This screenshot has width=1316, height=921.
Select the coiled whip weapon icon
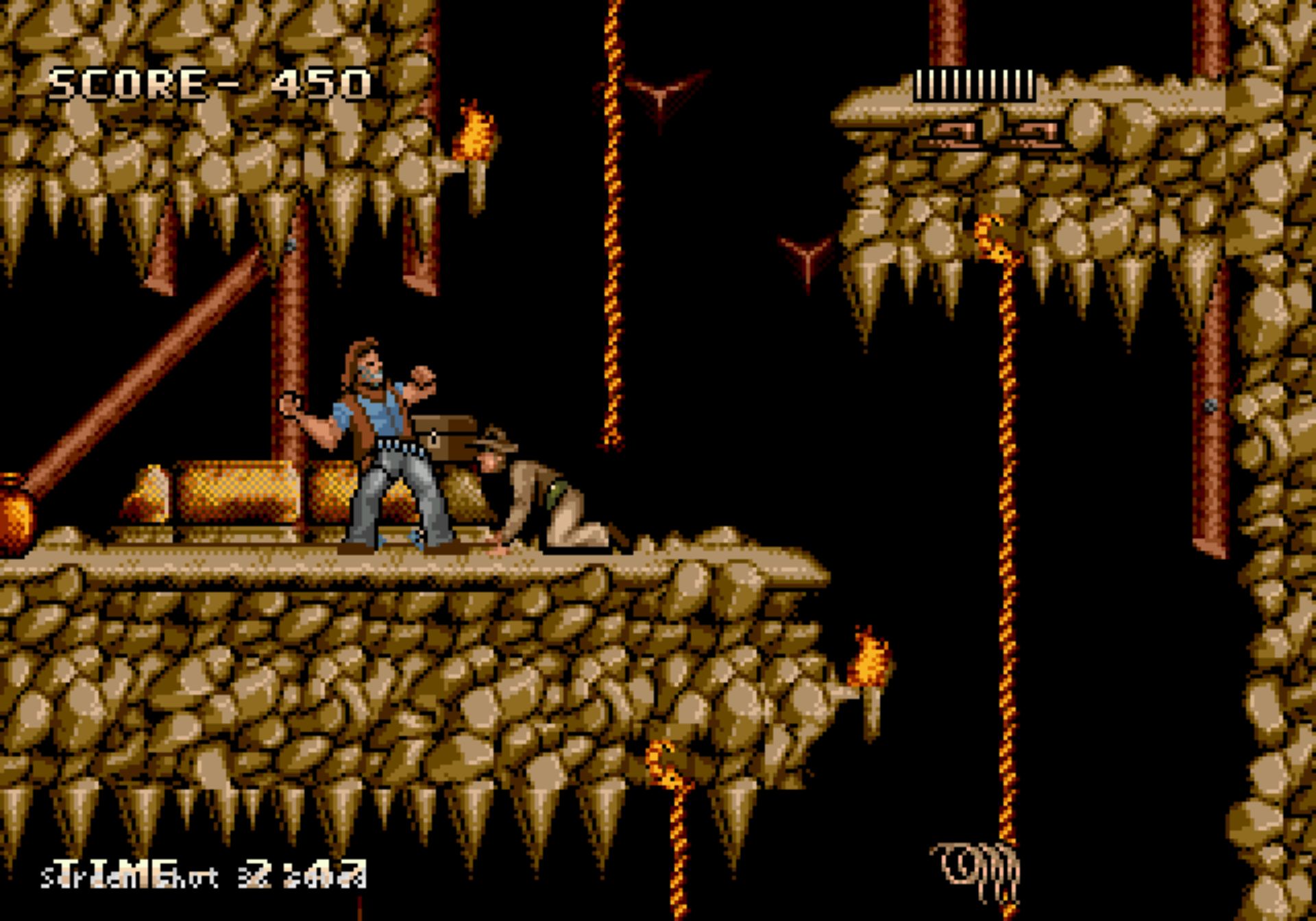click(x=975, y=870)
